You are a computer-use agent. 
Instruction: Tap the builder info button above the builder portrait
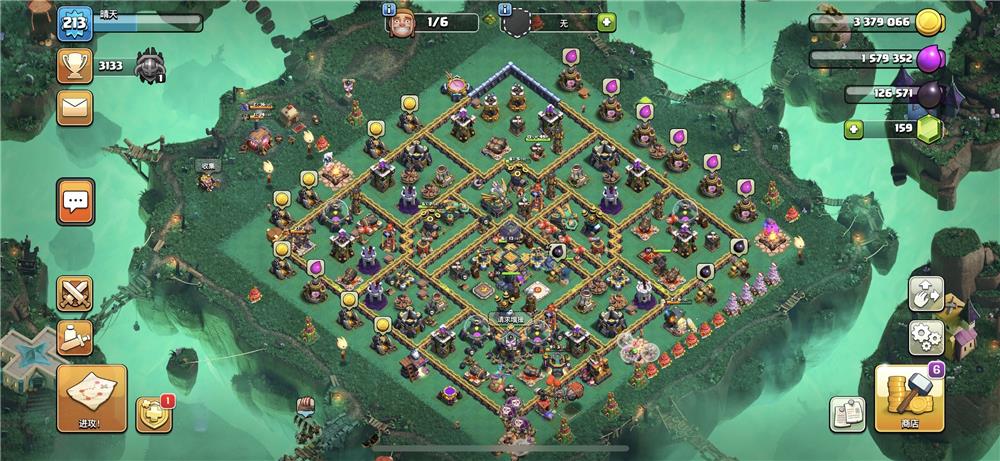click(390, 8)
